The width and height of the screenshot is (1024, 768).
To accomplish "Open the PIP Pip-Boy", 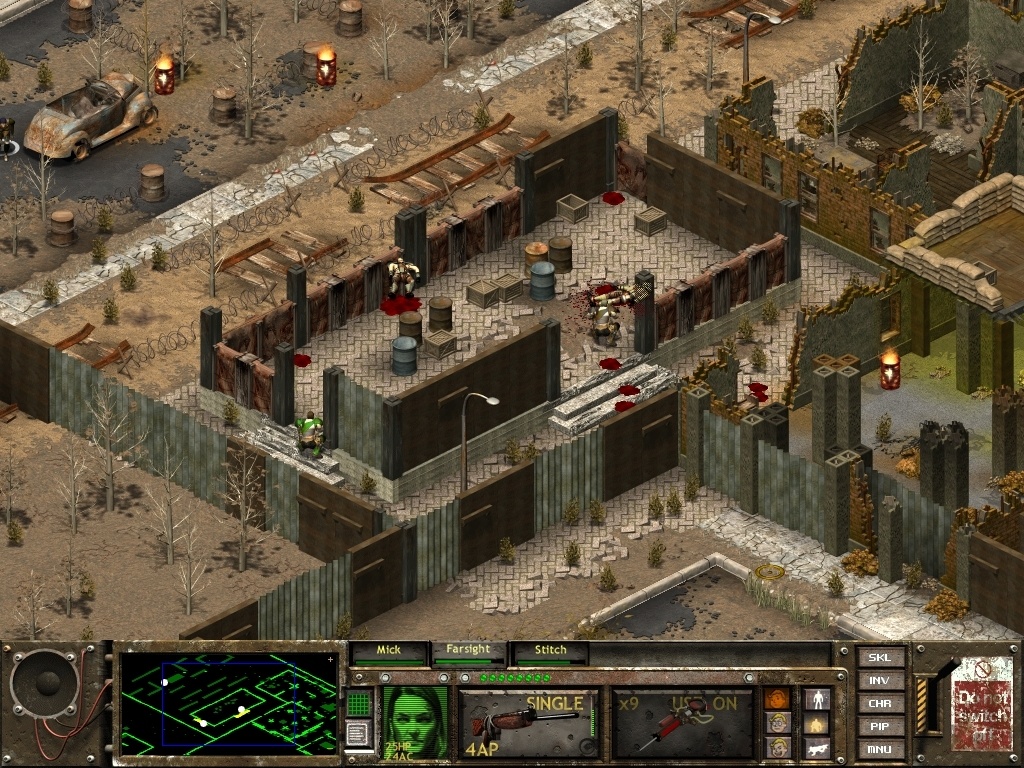I will point(880,727).
